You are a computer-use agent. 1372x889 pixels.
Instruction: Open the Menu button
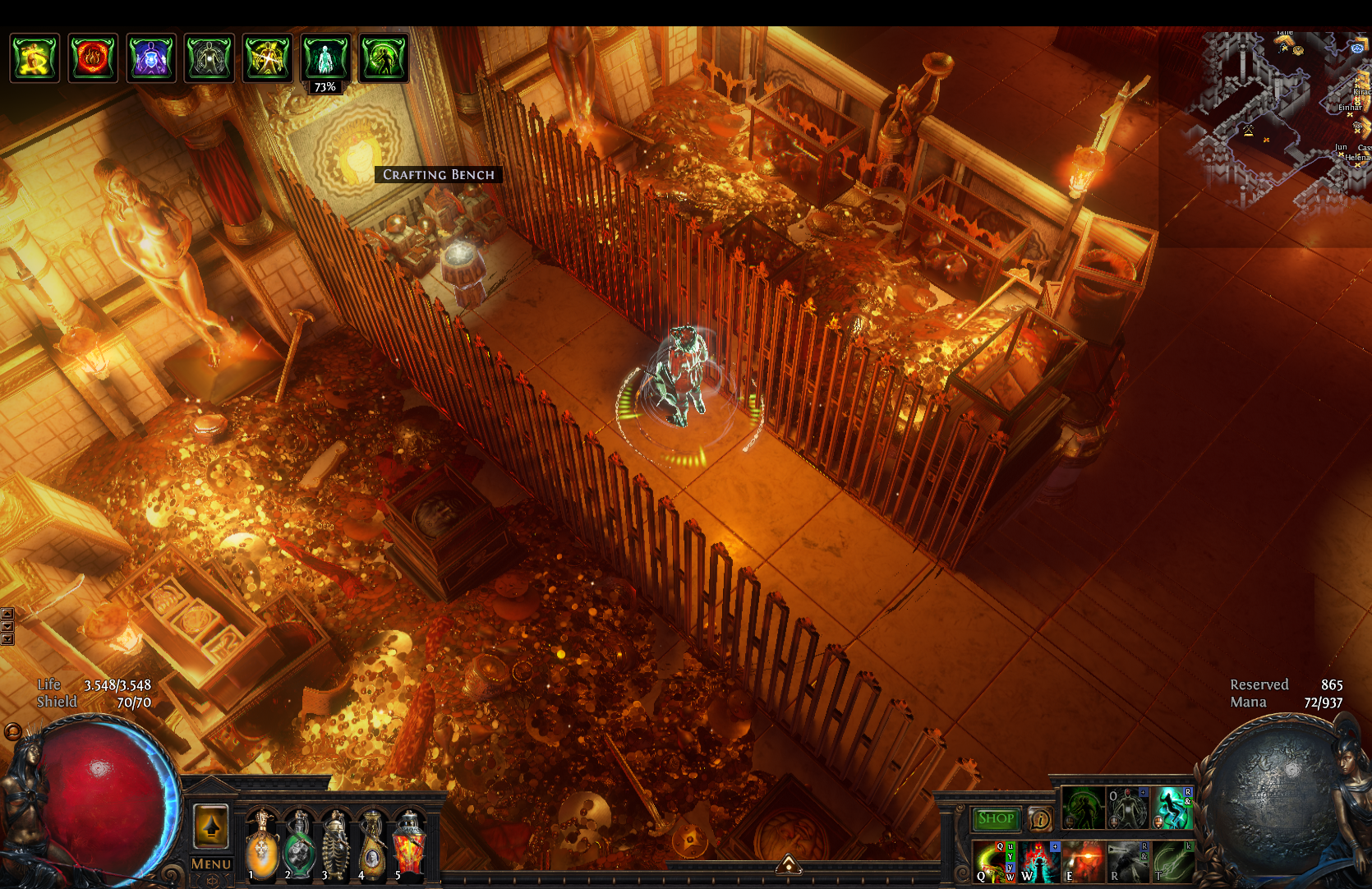click(x=210, y=864)
